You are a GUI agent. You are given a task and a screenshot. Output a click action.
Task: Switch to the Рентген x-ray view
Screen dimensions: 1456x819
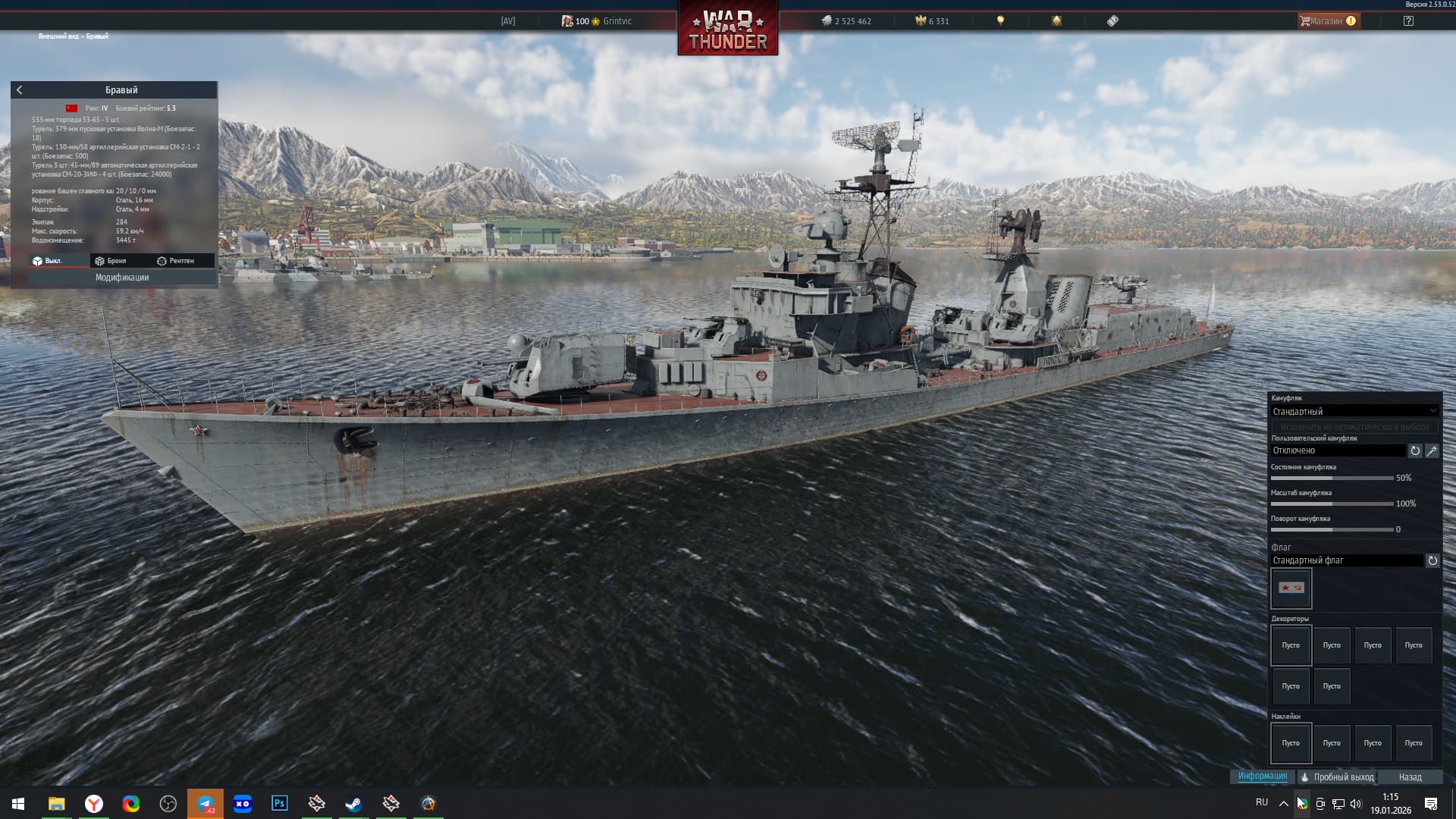176,261
